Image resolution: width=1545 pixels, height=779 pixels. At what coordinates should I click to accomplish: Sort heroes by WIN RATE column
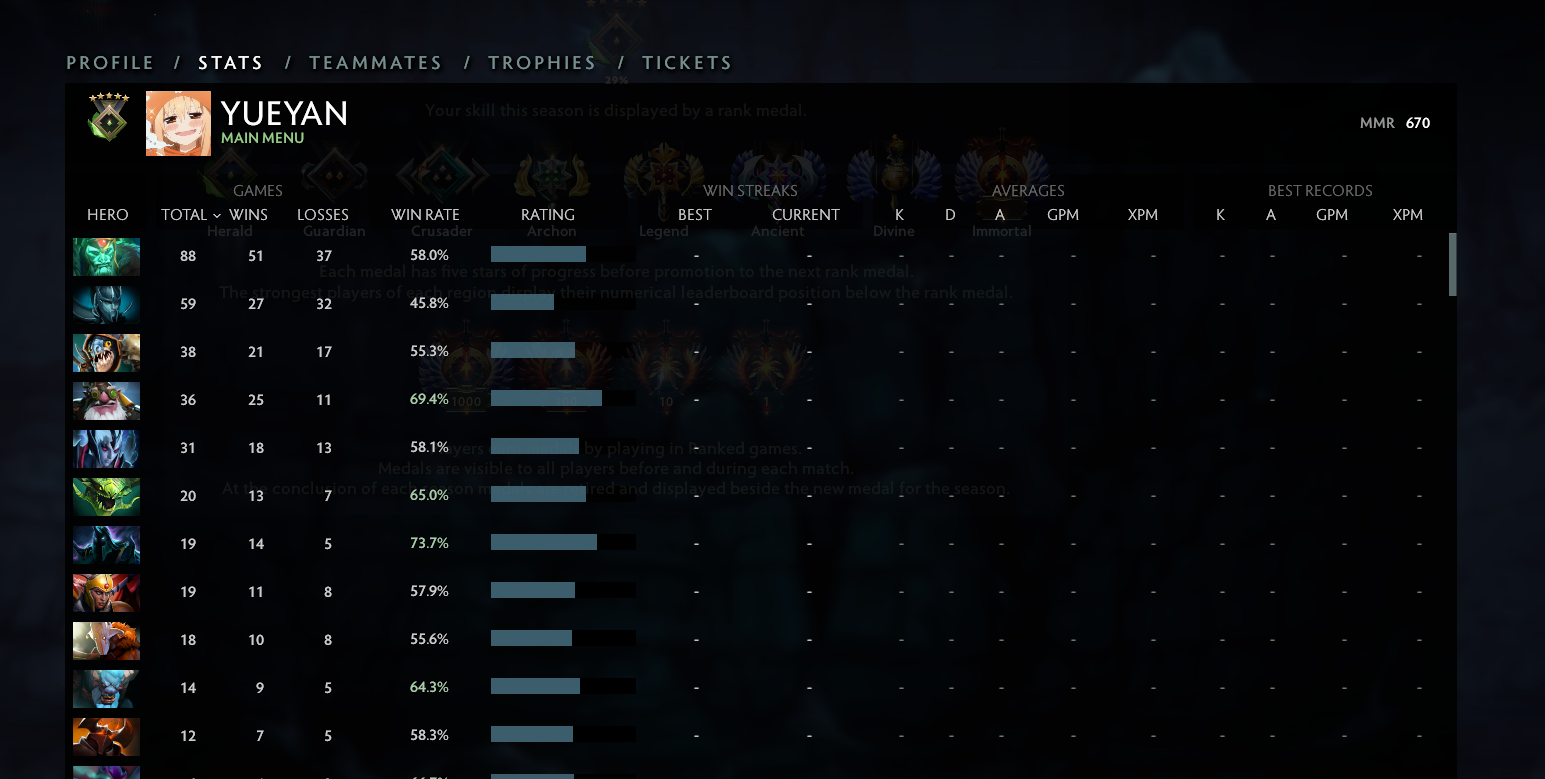click(x=426, y=214)
